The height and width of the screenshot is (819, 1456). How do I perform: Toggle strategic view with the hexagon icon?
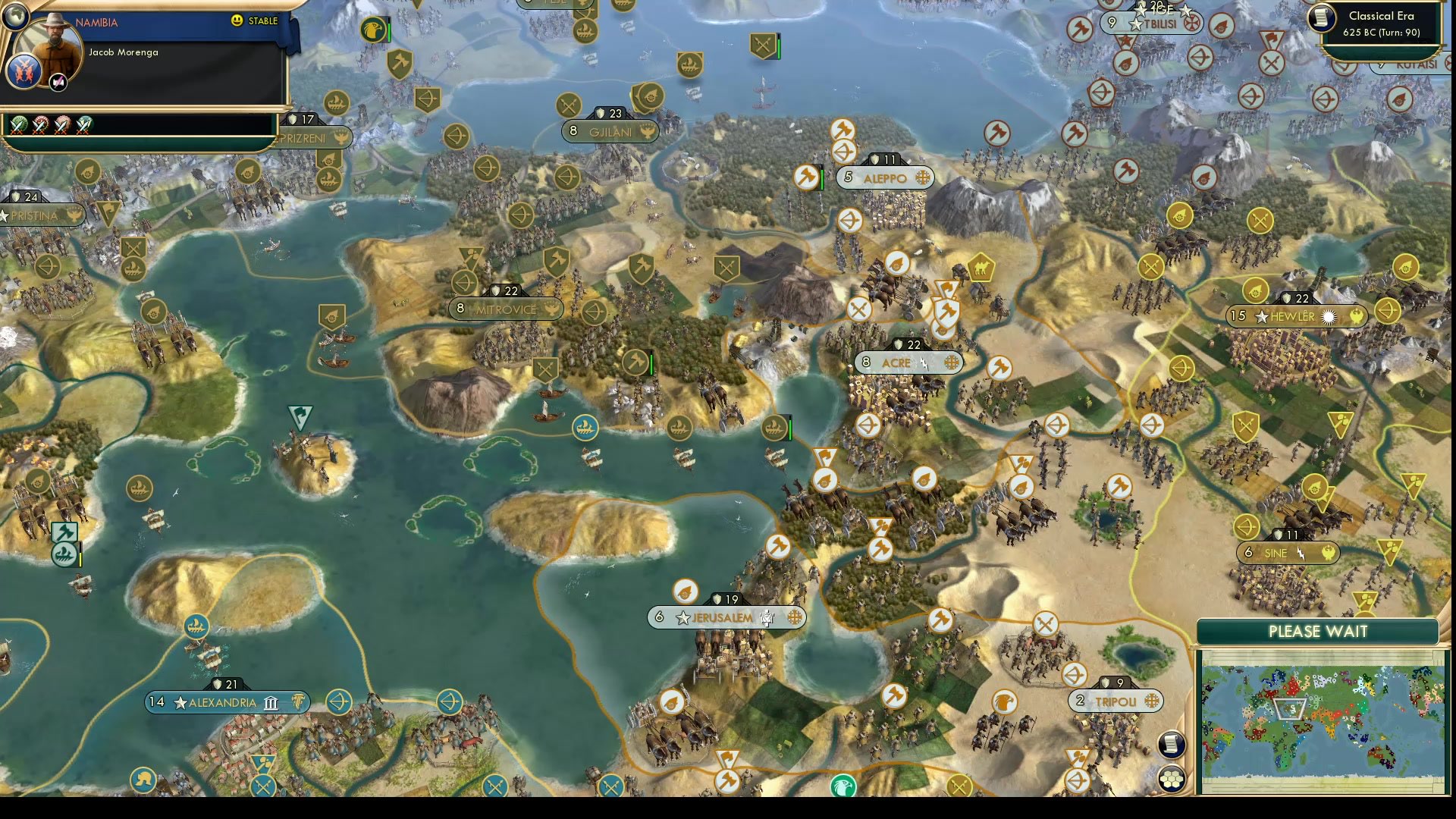(x=1171, y=777)
